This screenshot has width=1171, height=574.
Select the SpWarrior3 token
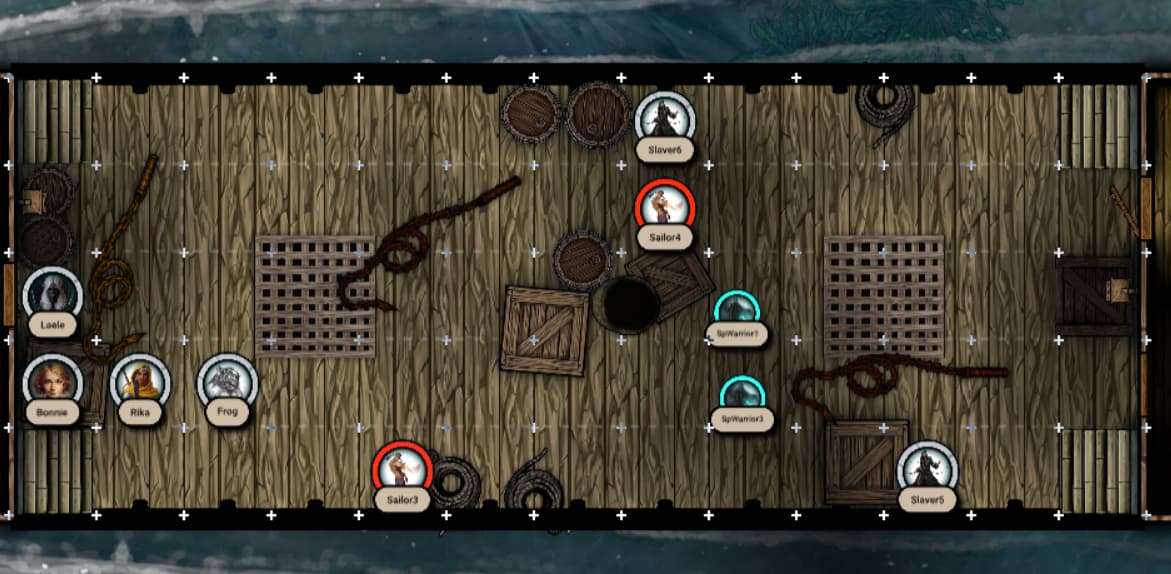(742, 395)
